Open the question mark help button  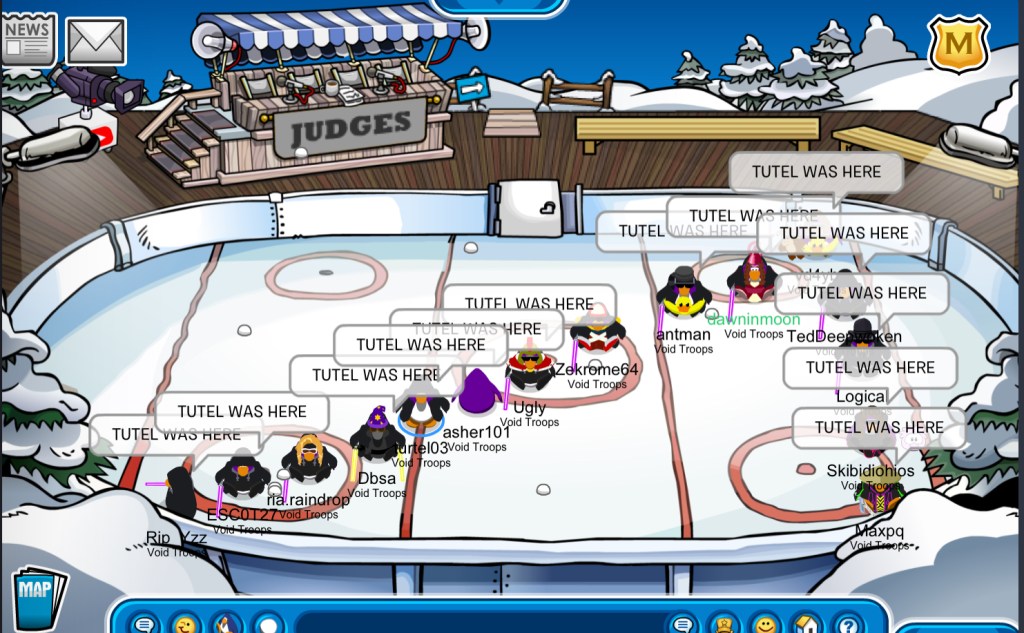point(848,625)
